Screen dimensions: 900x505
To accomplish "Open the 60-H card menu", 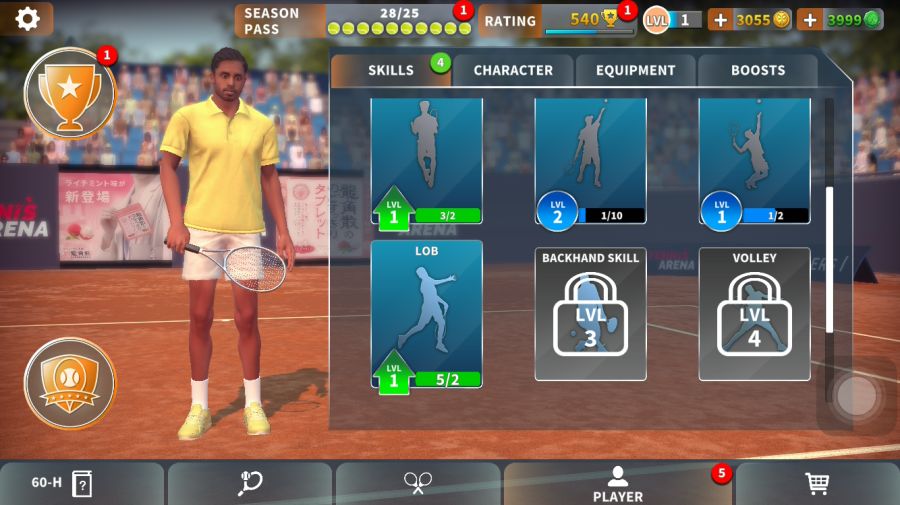I will click(82, 484).
